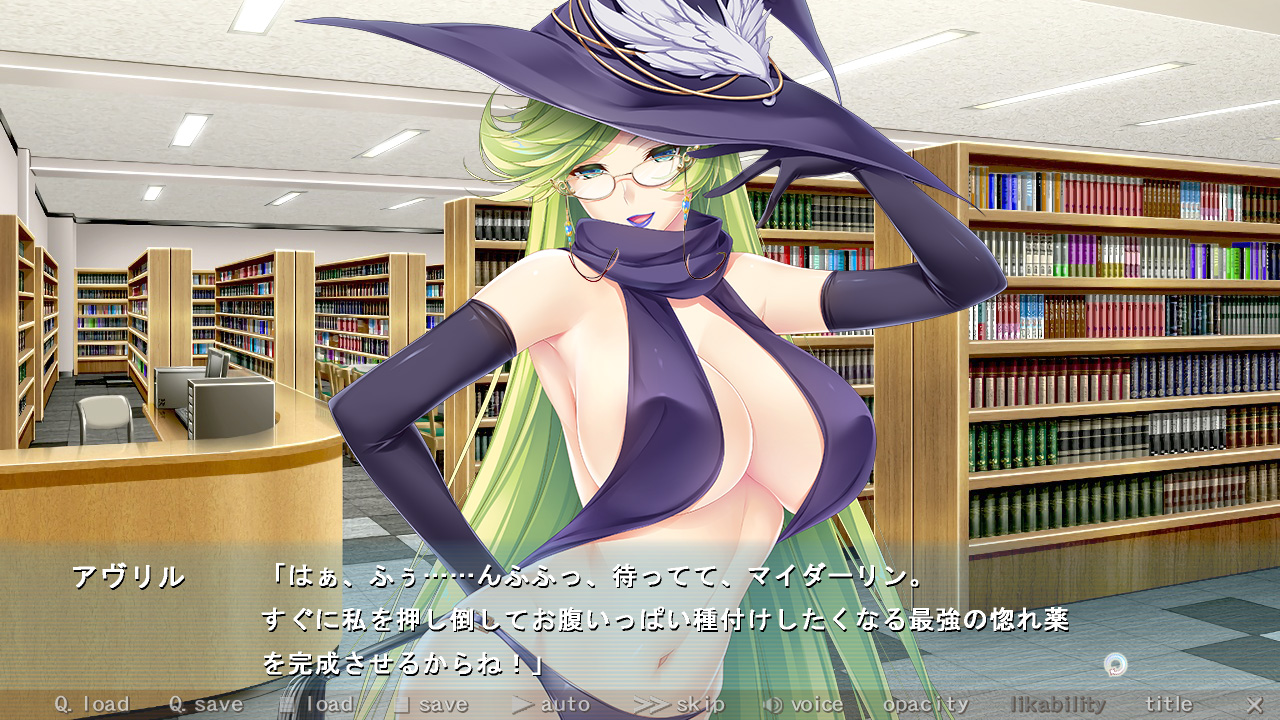Screen dimensions: 1280x720
Task: Adjust text window with opacity button
Action: [926, 704]
